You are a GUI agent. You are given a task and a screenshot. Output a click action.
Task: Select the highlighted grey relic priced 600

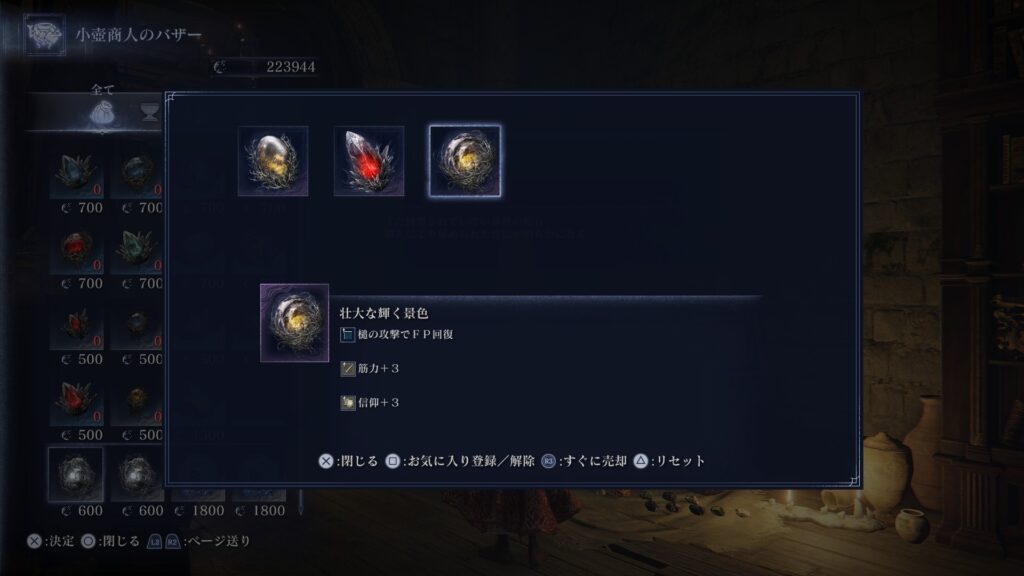[x=76, y=474]
